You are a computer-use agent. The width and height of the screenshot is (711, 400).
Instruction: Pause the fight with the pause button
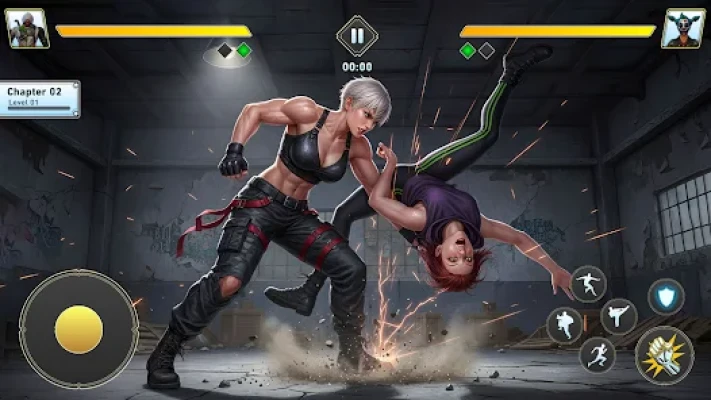[x=357, y=35]
